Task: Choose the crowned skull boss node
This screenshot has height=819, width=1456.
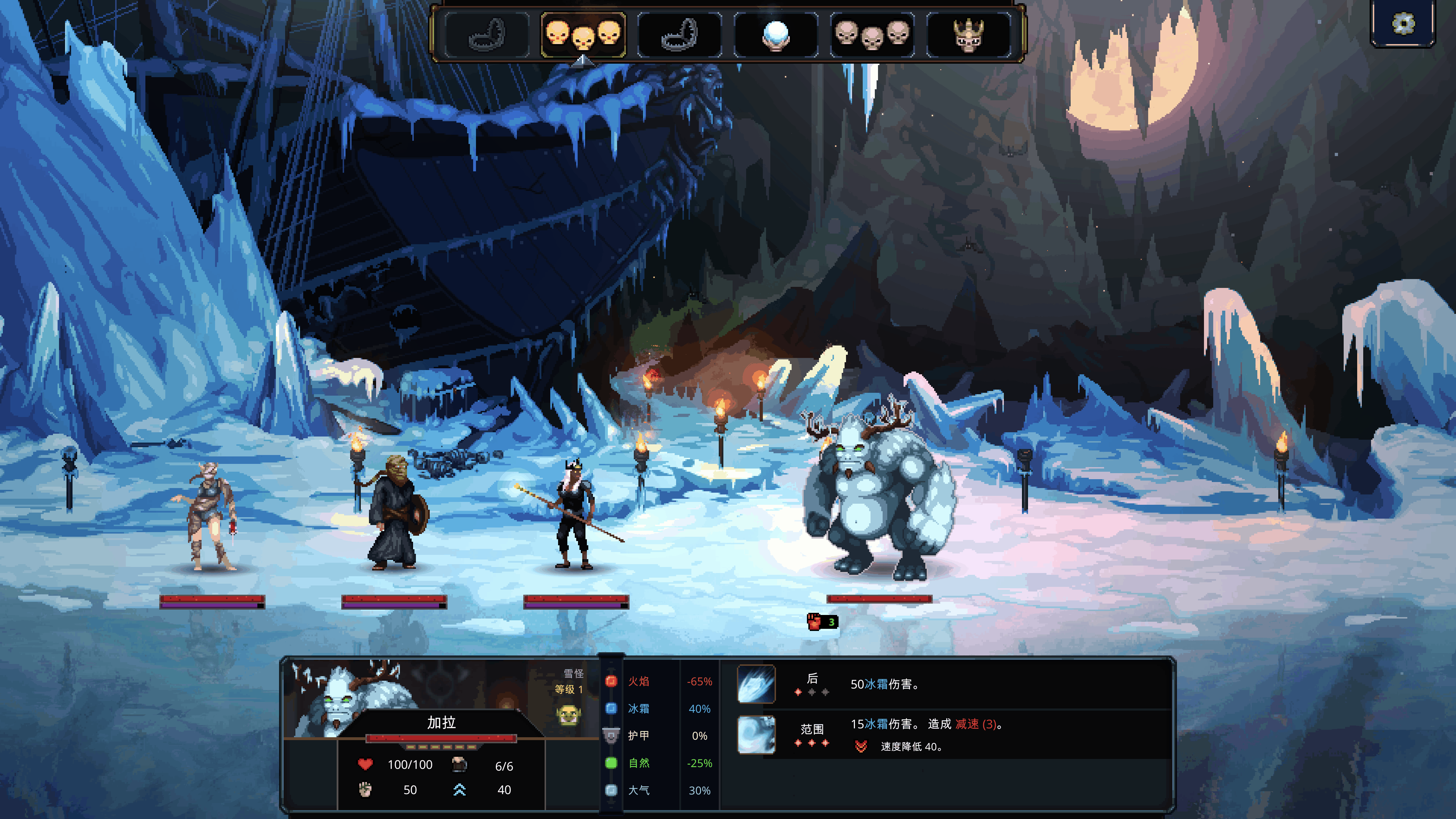Action: click(968, 34)
